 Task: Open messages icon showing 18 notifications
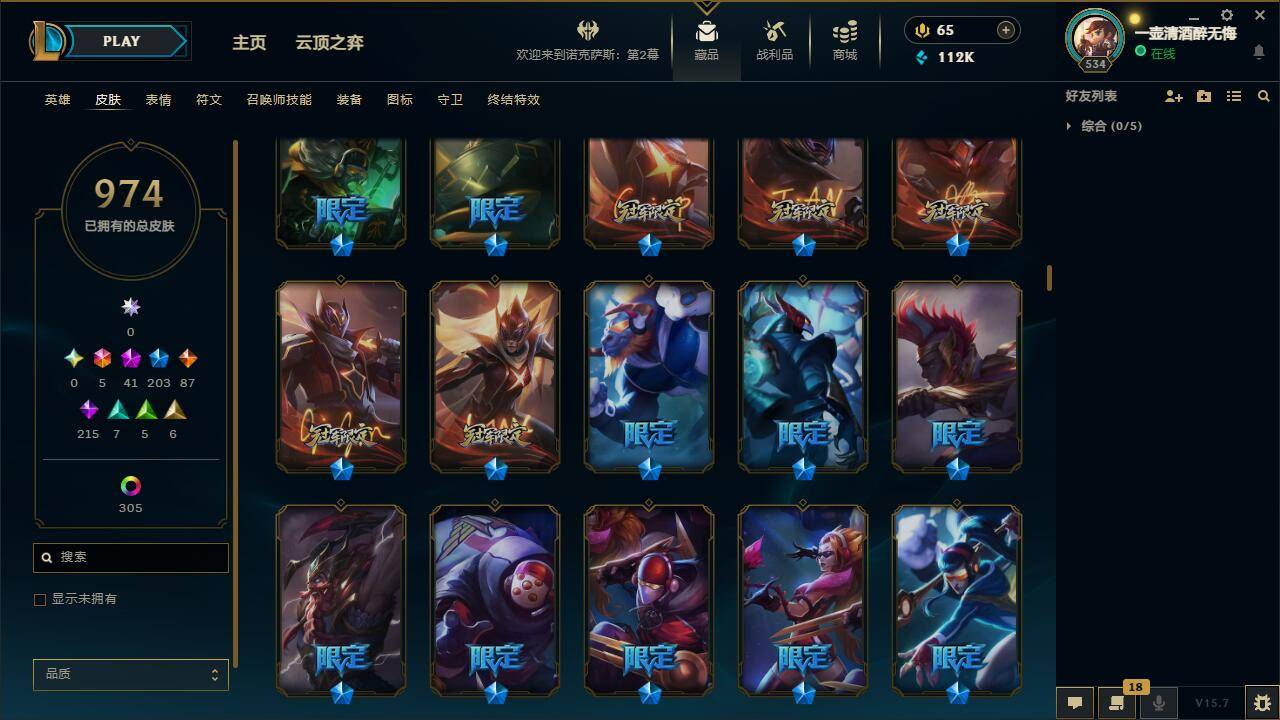pos(1115,702)
